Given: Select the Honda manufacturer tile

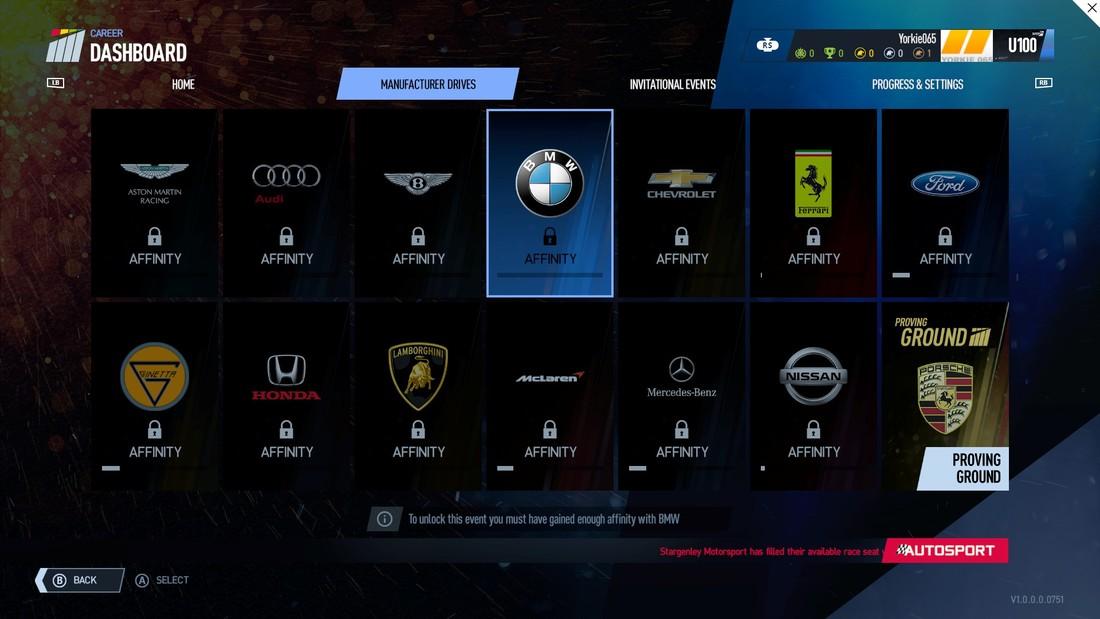Looking at the screenshot, I should (x=287, y=397).
